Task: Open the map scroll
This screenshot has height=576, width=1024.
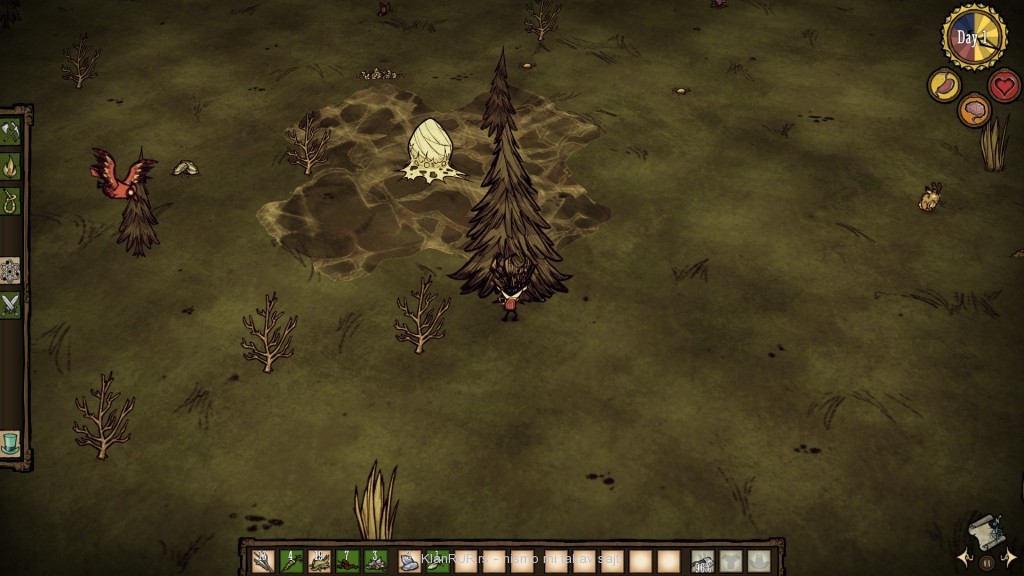Action: pyautogui.click(x=985, y=530)
